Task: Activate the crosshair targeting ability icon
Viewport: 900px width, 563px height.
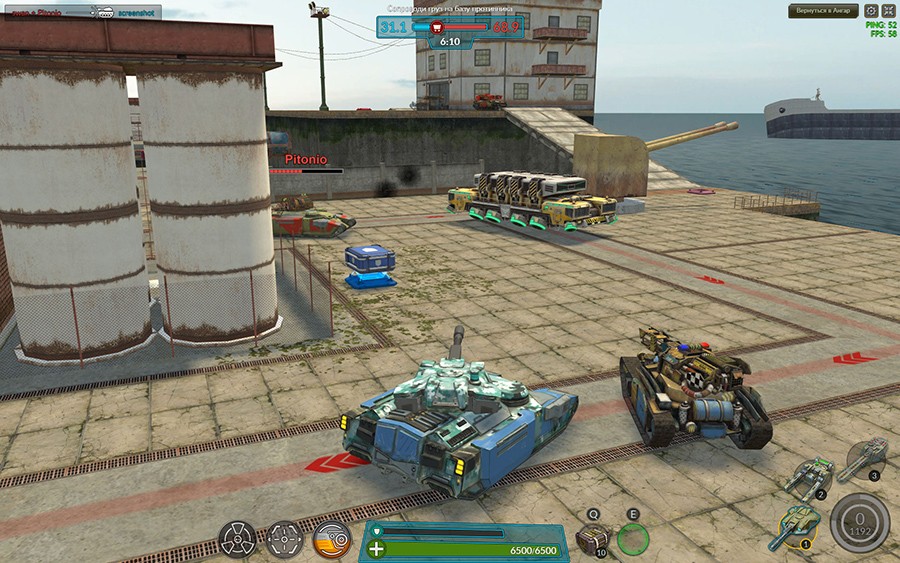Action: (284, 539)
